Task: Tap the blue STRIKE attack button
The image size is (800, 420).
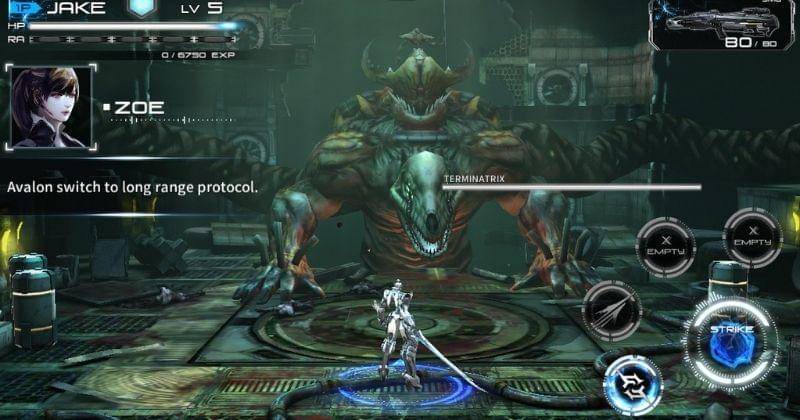Action: (732, 342)
